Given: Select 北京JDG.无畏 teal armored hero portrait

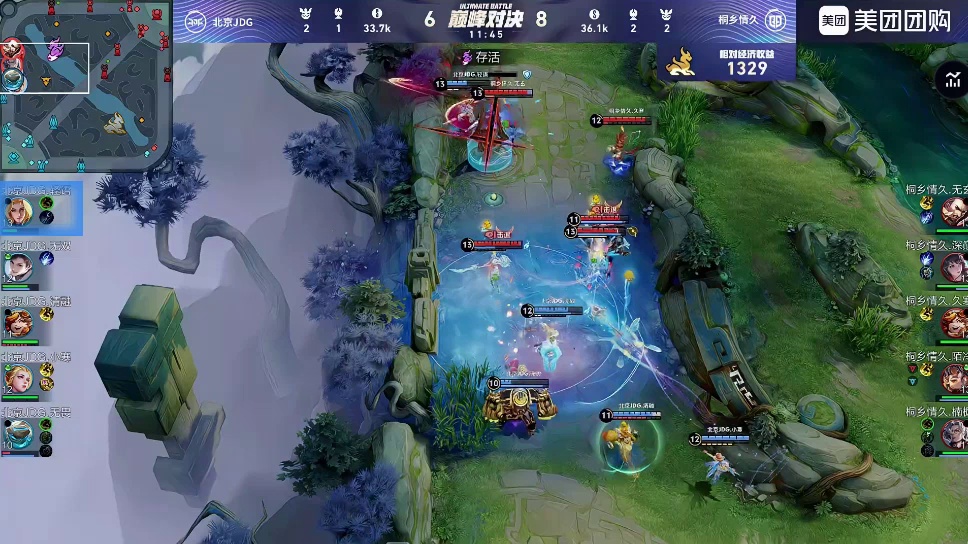Looking at the screenshot, I should pyautogui.click(x=18, y=434).
